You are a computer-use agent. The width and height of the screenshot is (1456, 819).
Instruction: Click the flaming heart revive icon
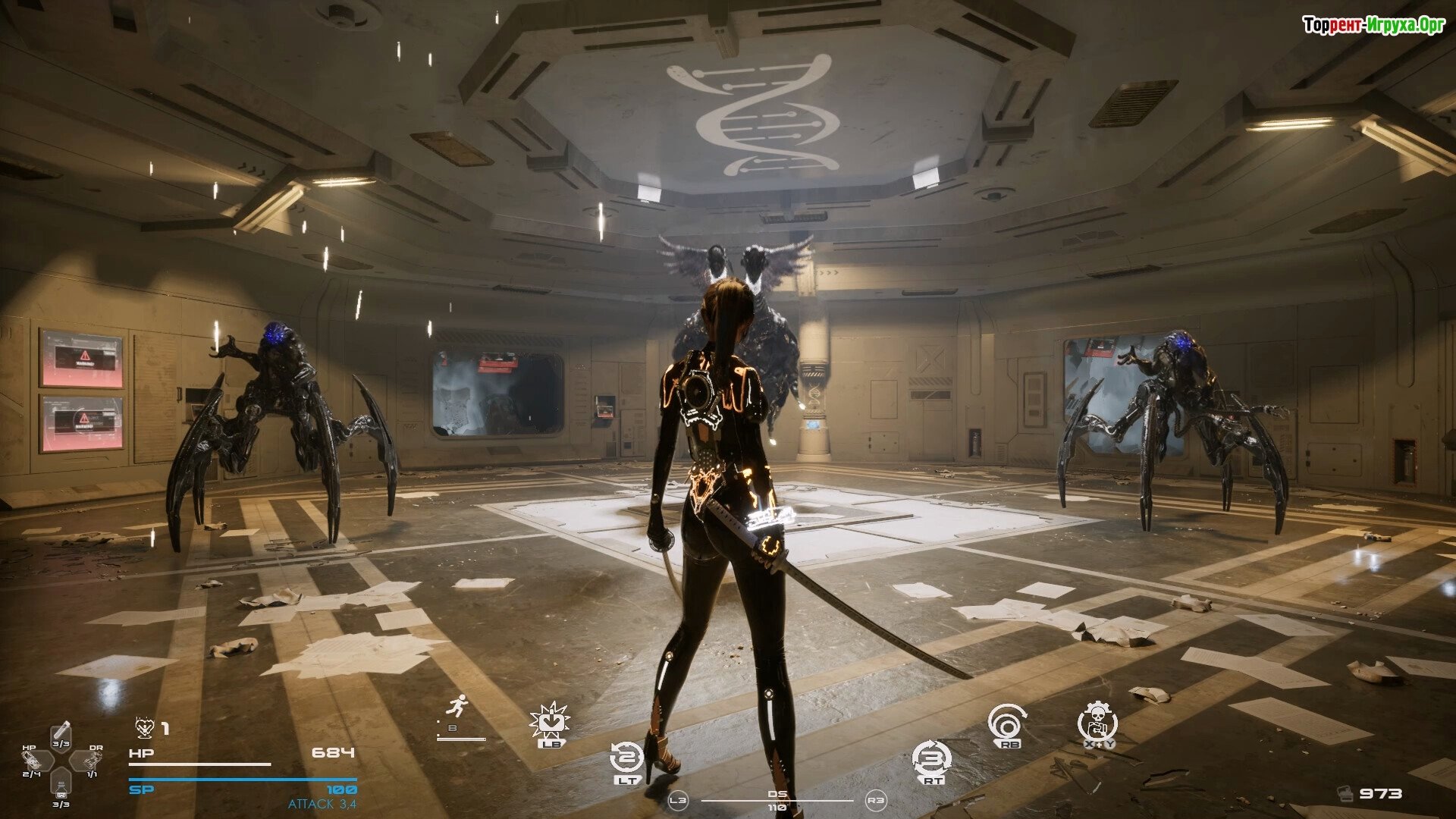[x=144, y=728]
